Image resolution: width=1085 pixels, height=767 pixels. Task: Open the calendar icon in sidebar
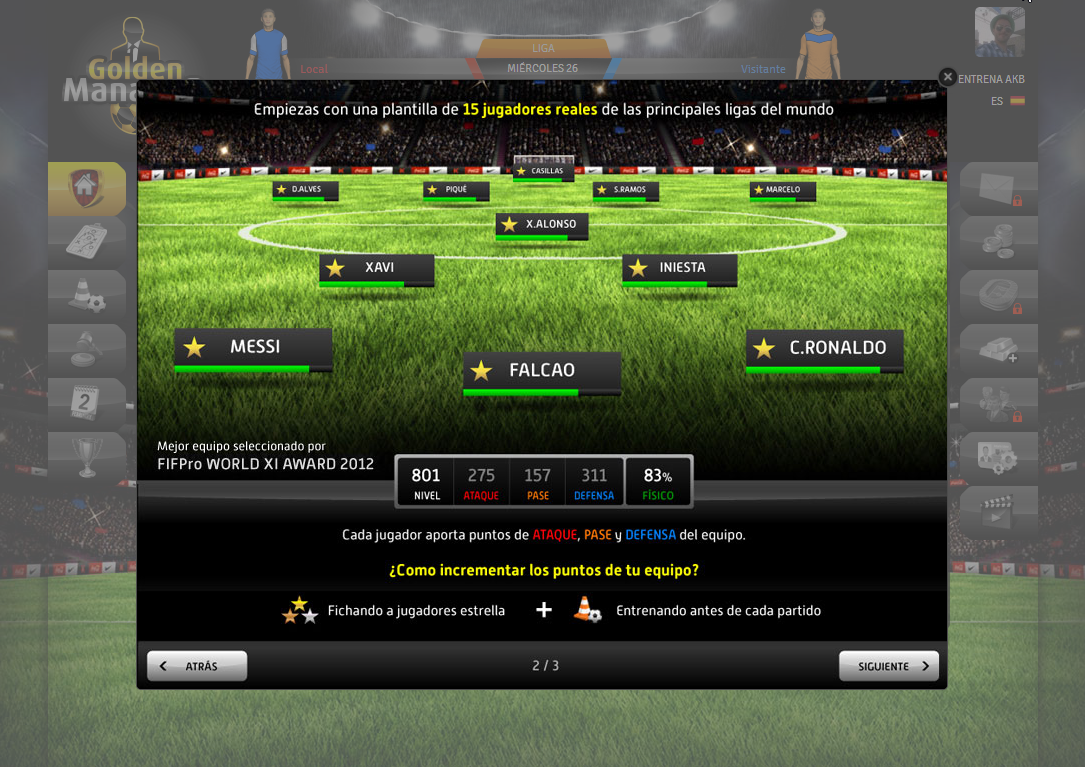pyautogui.click(x=86, y=403)
